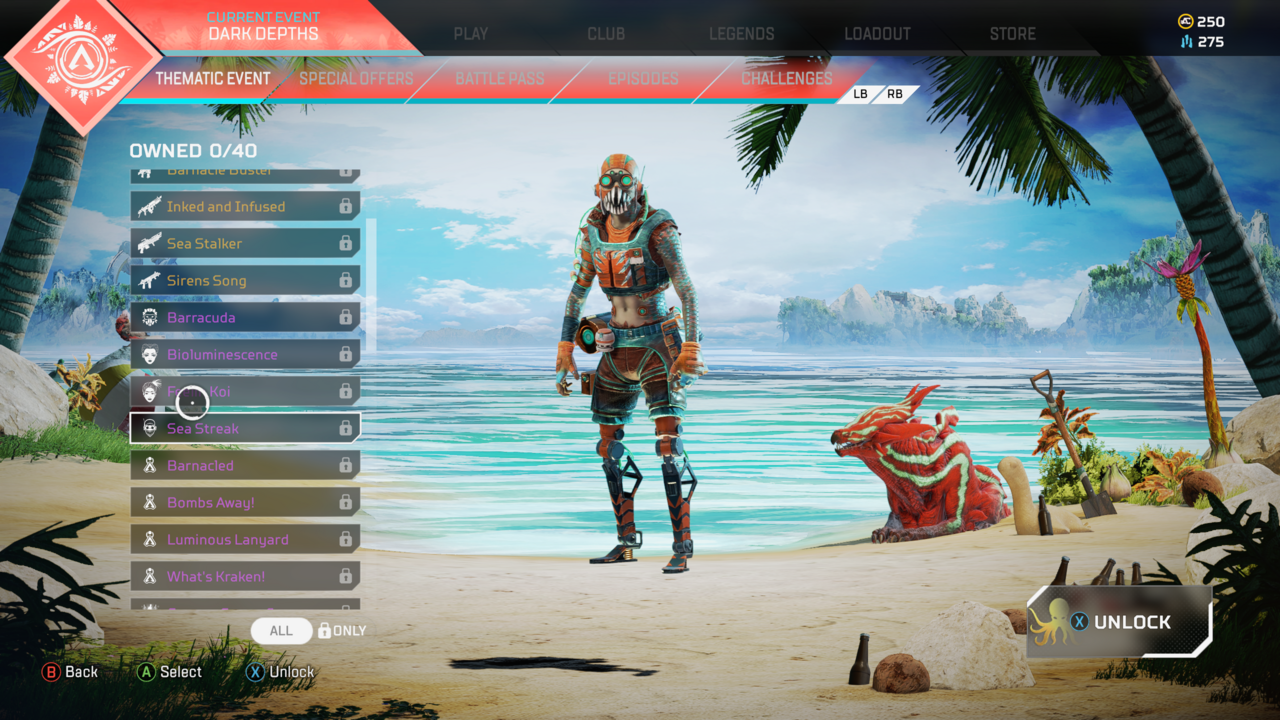Open the Legends menu
The width and height of the screenshot is (1280, 720).
(741, 34)
